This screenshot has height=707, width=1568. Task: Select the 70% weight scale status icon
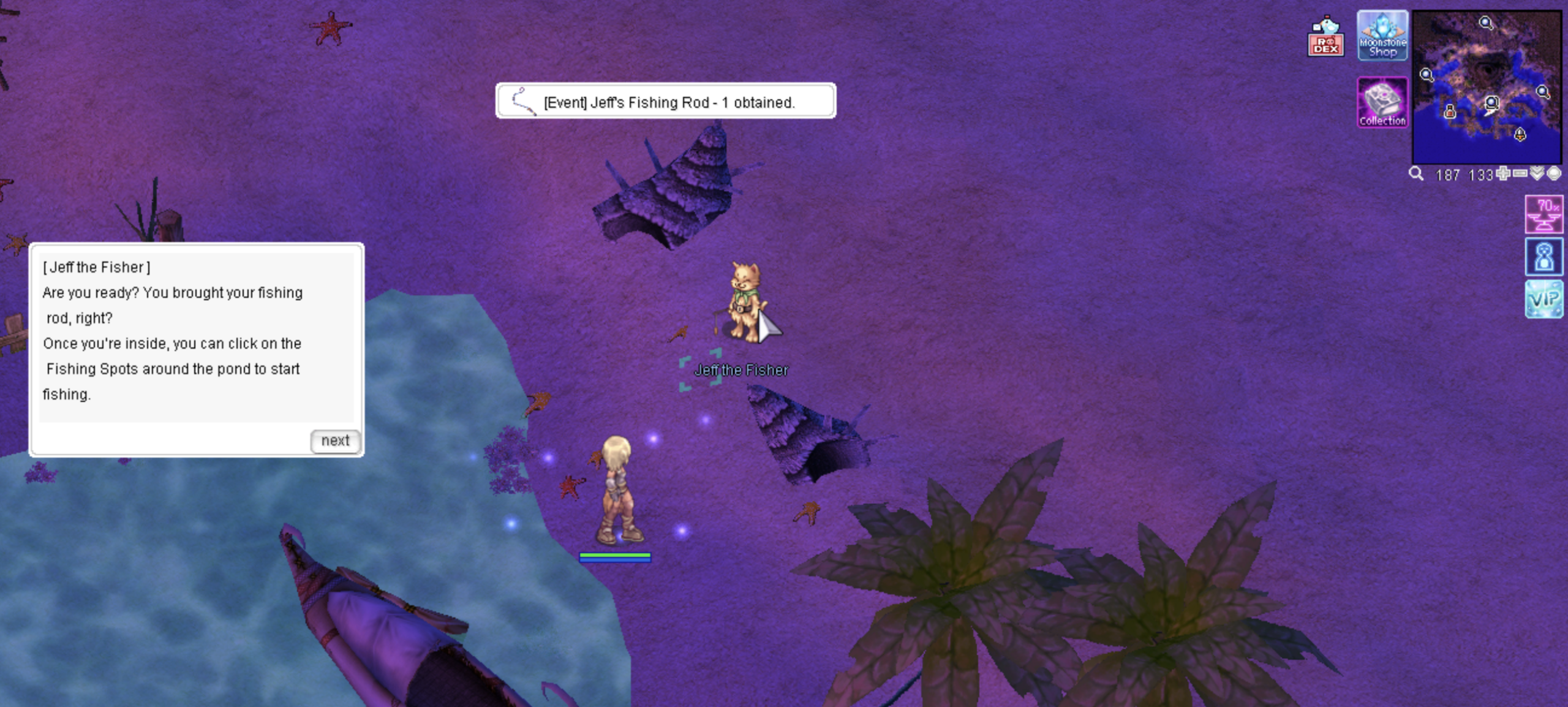tap(1543, 214)
